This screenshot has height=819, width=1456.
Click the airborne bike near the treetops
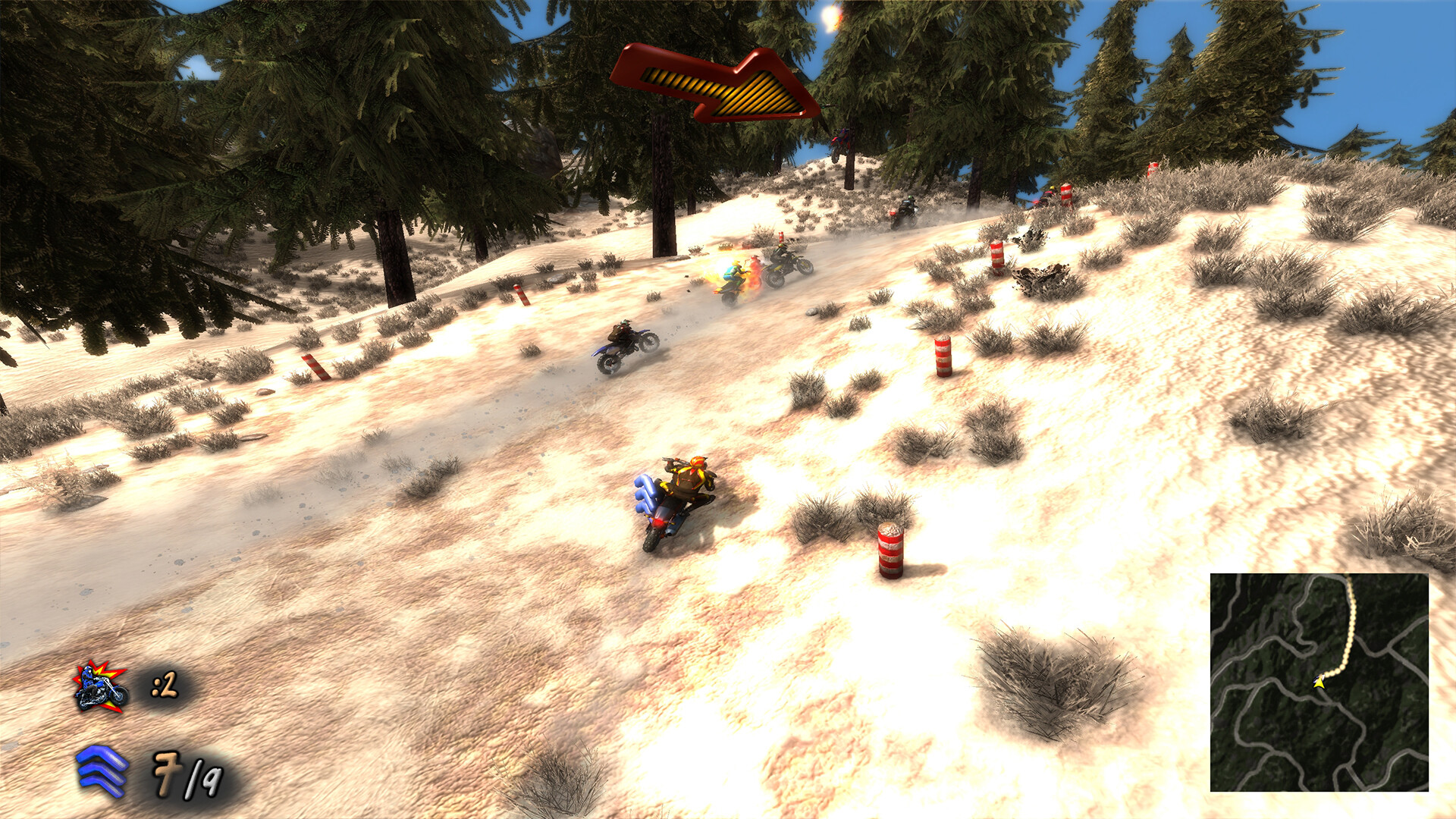click(838, 140)
